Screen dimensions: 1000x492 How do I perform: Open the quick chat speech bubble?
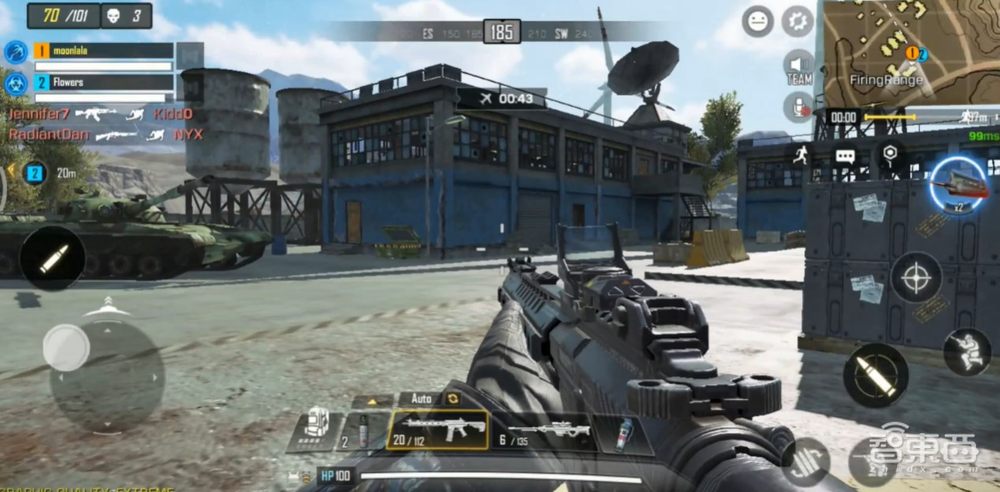pos(845,156)
